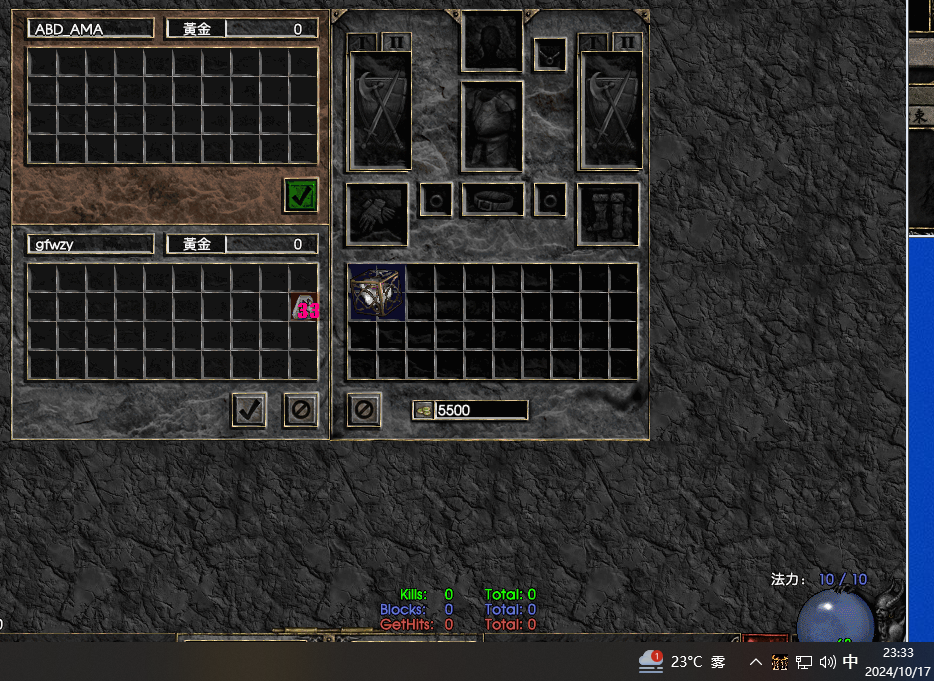Accept the trade with the checkmark button

point(249,409)
